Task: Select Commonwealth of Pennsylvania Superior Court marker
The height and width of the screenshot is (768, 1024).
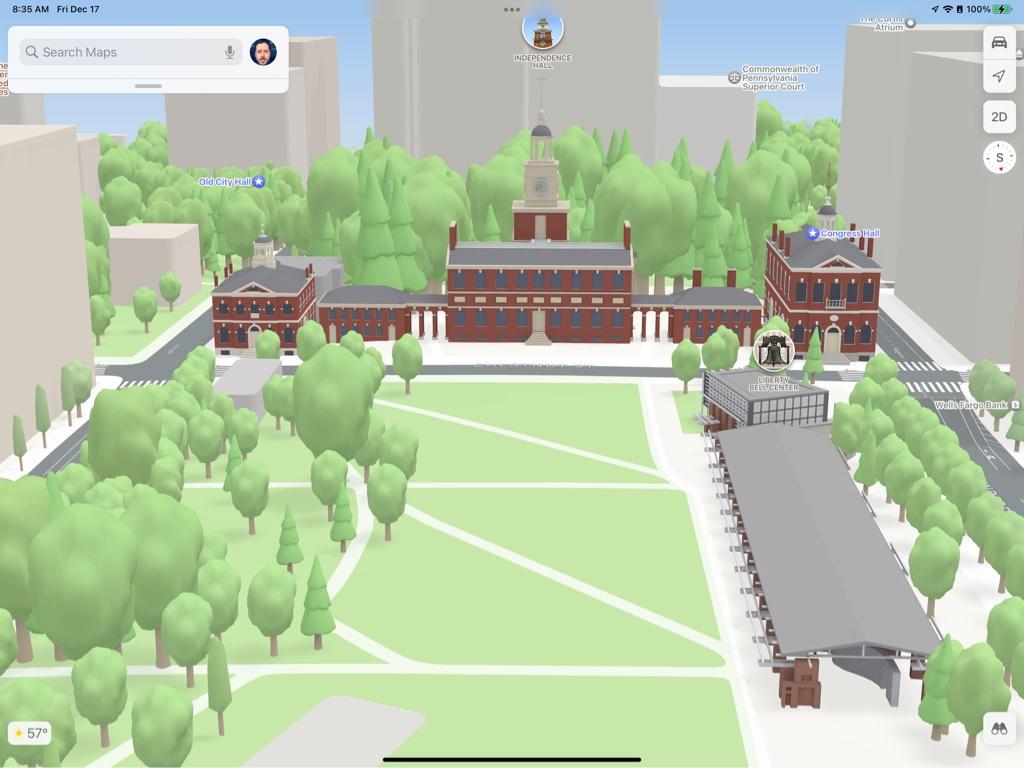Action: (734, 77)
